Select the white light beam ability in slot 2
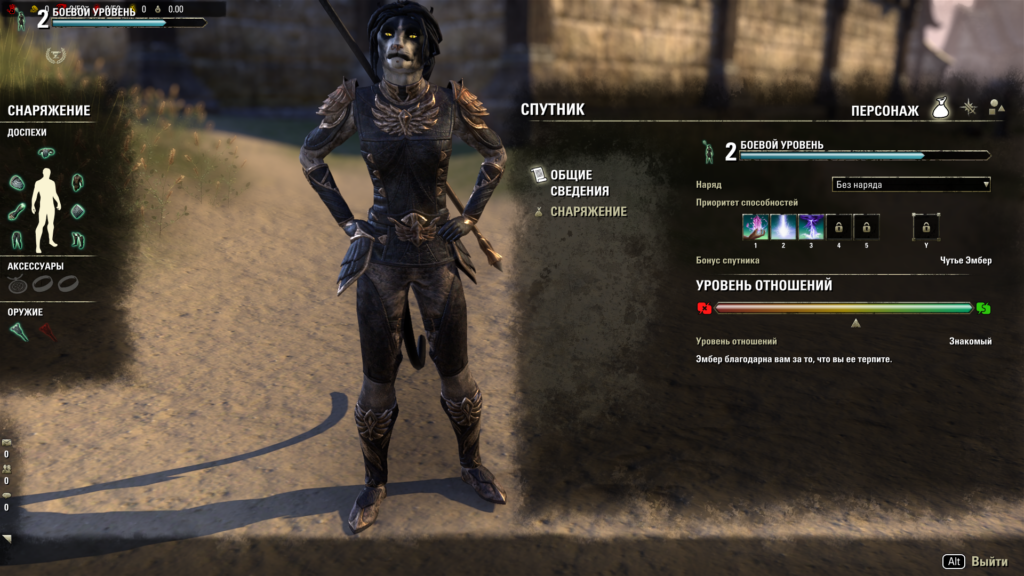The image size is (1024, 576). (783, 227)
